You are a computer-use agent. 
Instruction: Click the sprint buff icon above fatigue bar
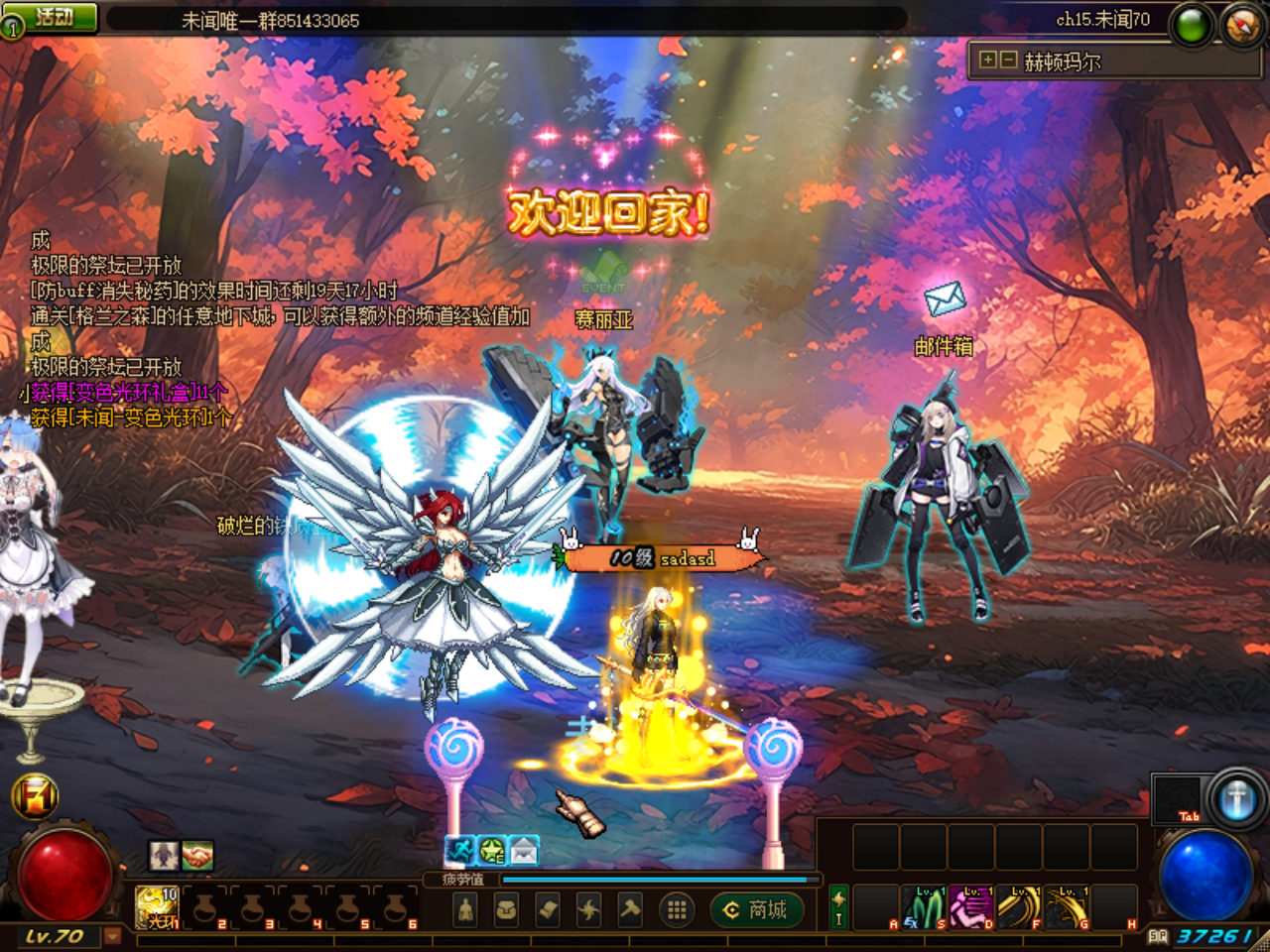pos(460,849)
